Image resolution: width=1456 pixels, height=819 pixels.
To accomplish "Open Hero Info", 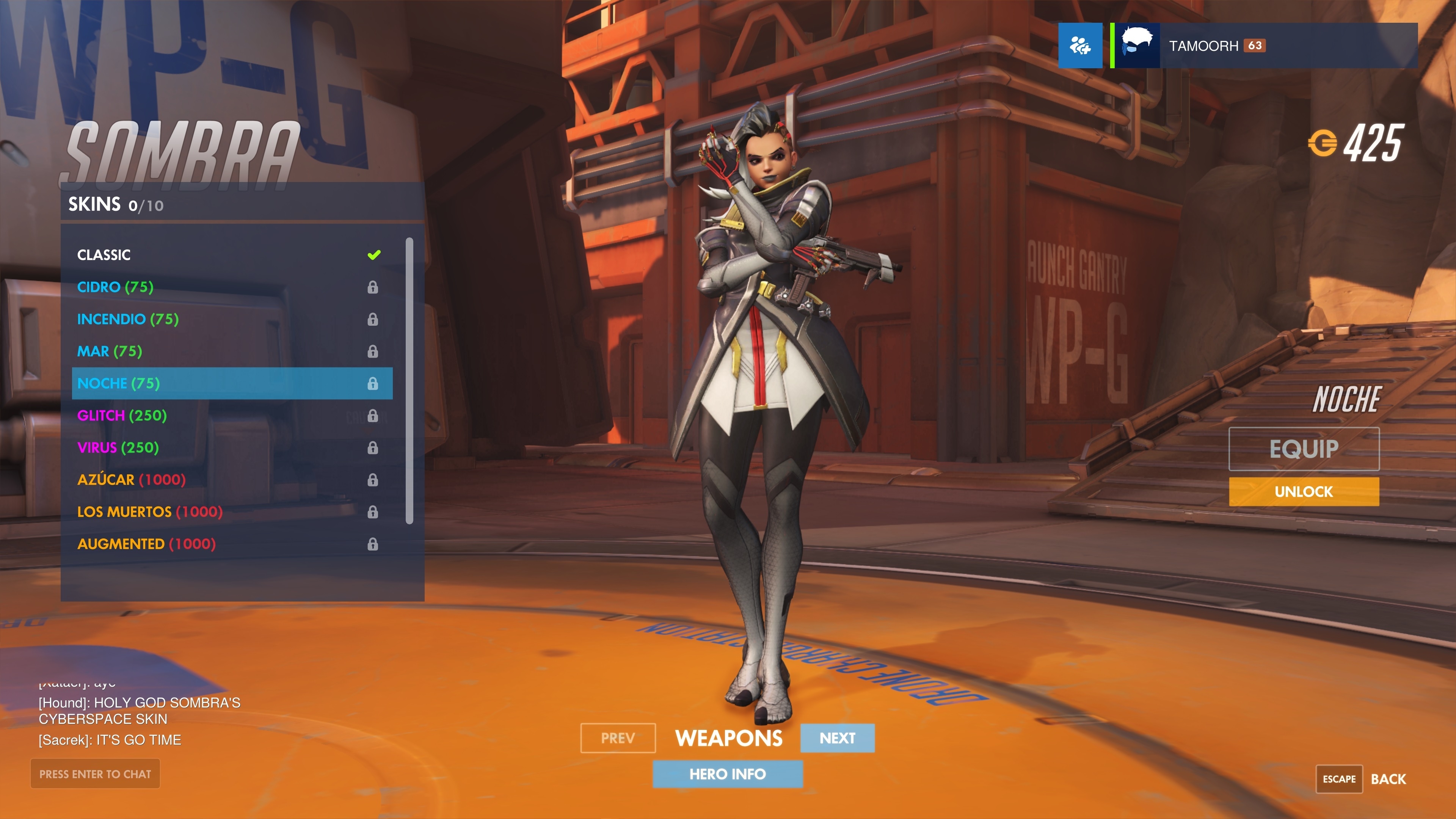I will pos(728,774).
